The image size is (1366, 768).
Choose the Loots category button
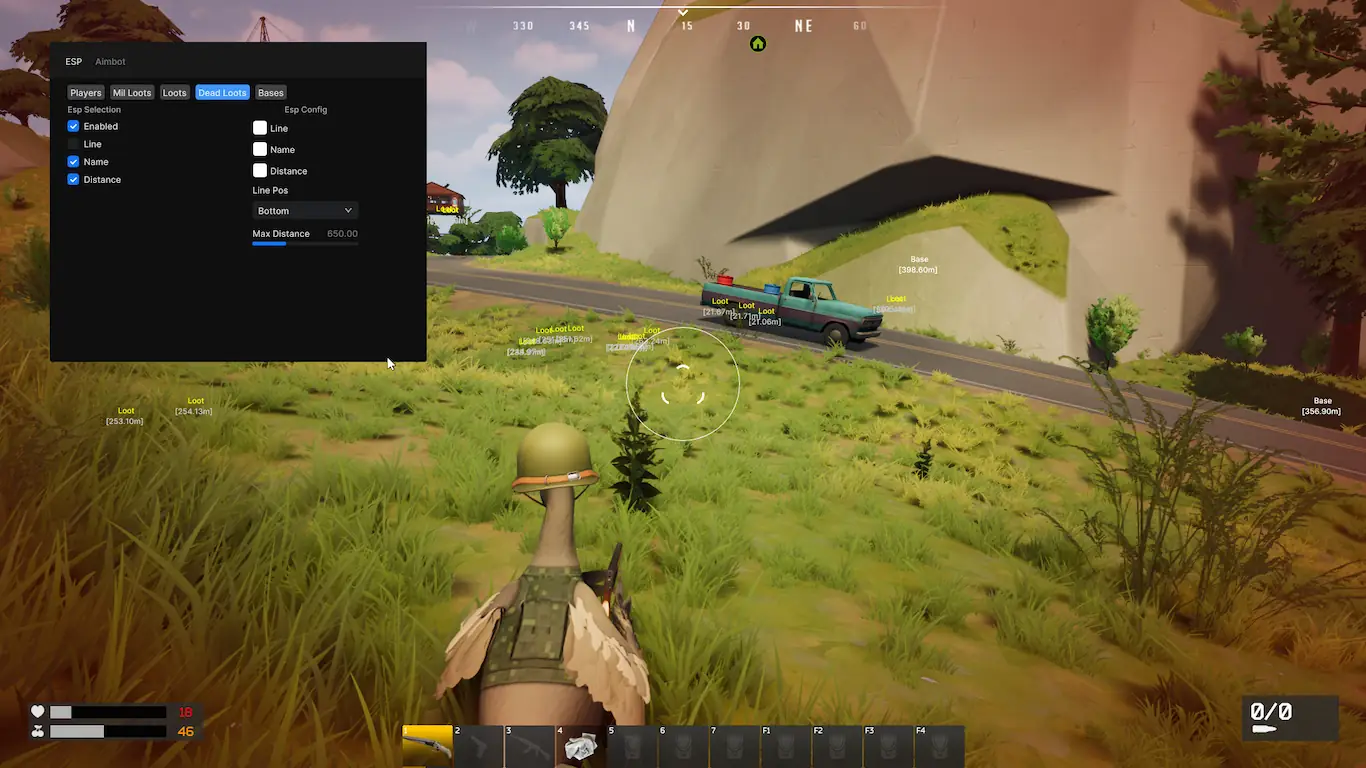pyautogui.click(x=175, y=93)
